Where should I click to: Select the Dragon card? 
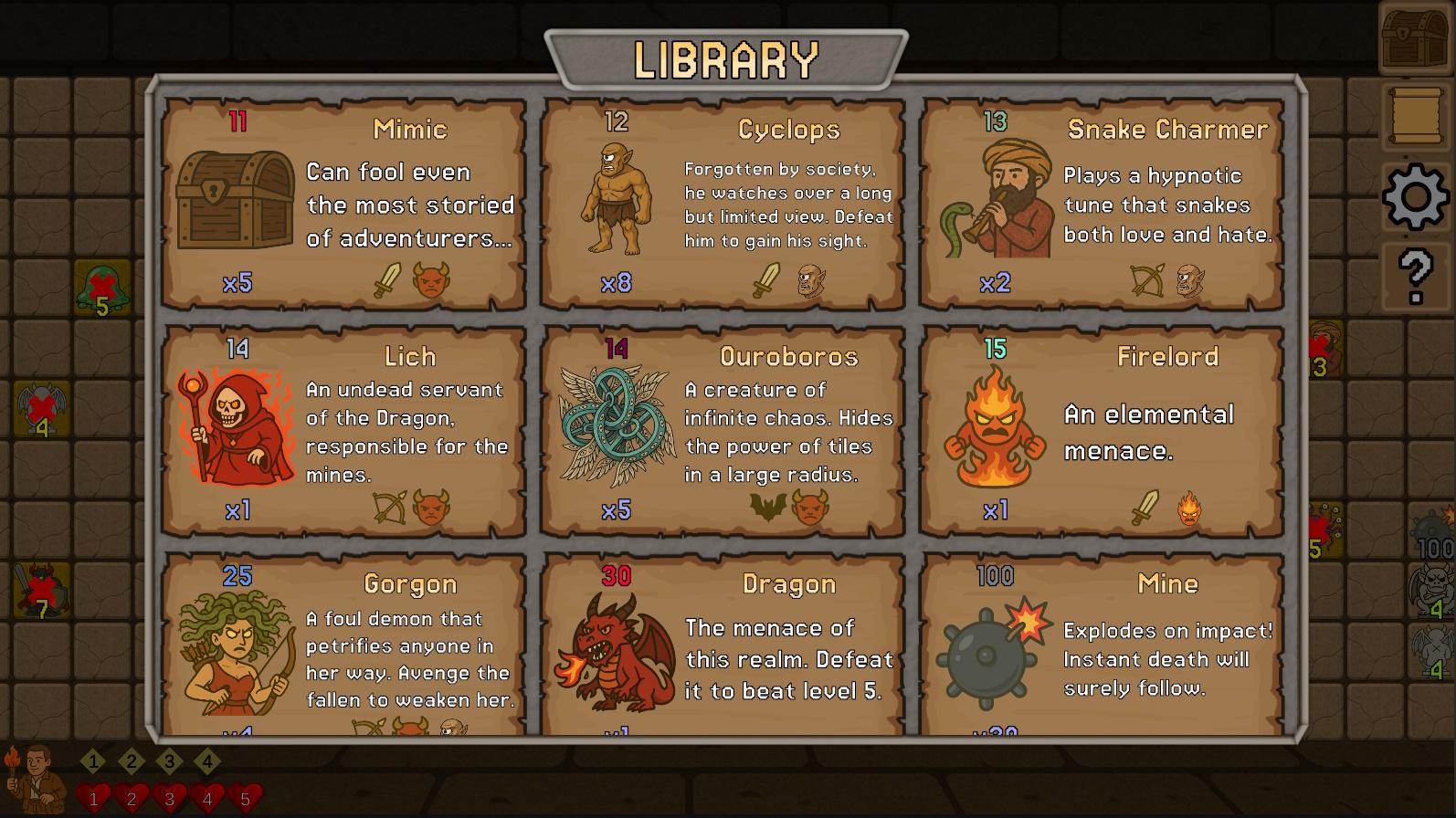(723, 645)
